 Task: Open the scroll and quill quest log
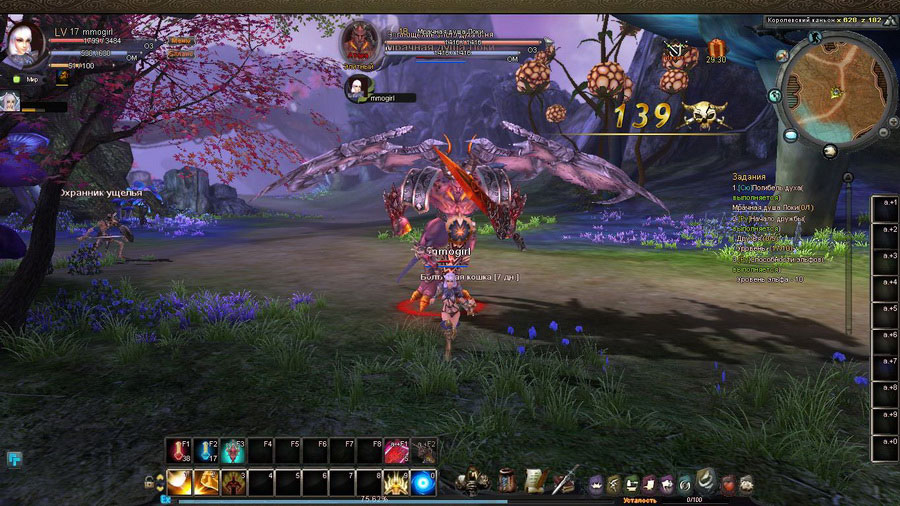(536, 481)
